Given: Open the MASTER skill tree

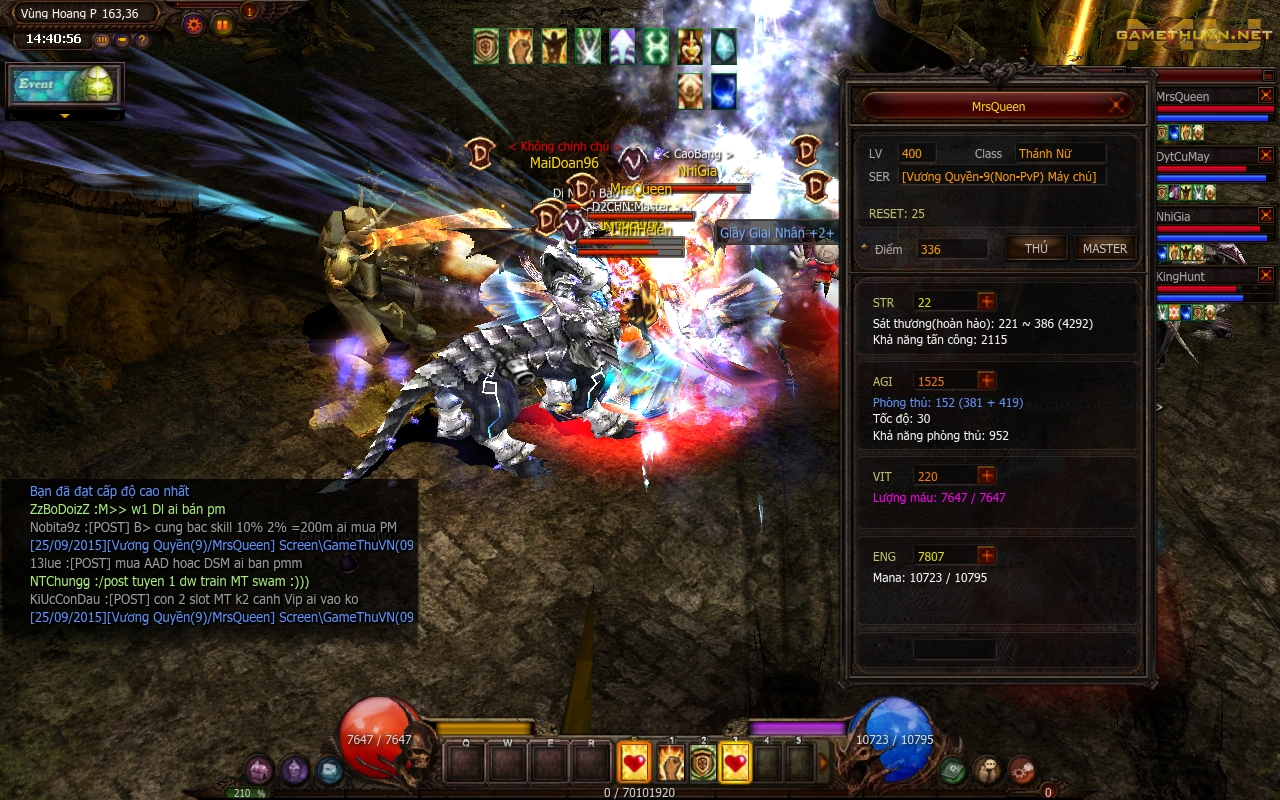Looking at the screenshot, I should tap(1104, 249).
